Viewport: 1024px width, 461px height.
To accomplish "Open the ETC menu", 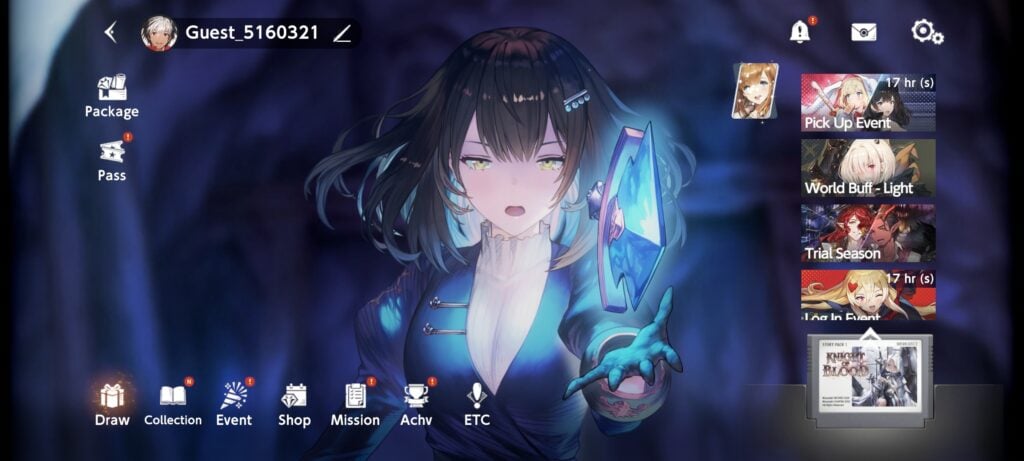I will click(477, 404).
